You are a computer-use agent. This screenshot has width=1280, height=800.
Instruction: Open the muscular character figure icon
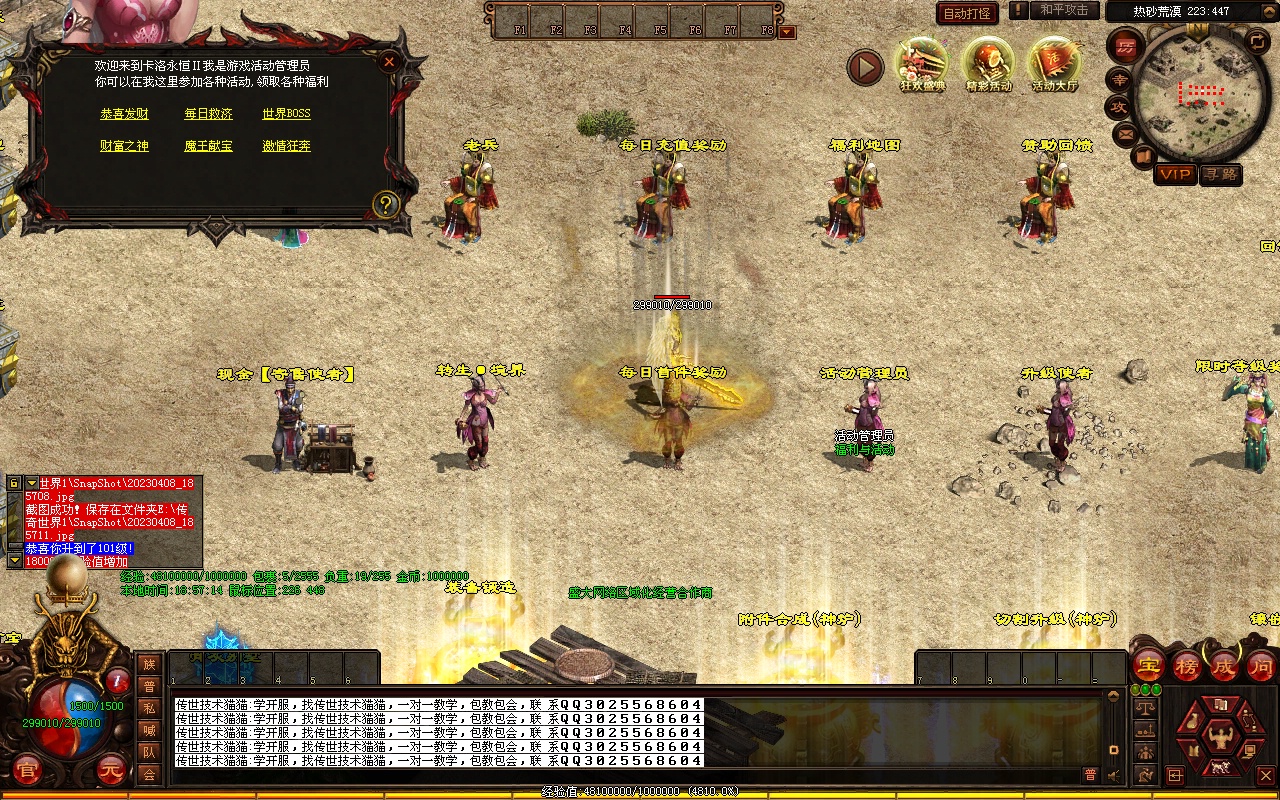(x=1219, y=740)
